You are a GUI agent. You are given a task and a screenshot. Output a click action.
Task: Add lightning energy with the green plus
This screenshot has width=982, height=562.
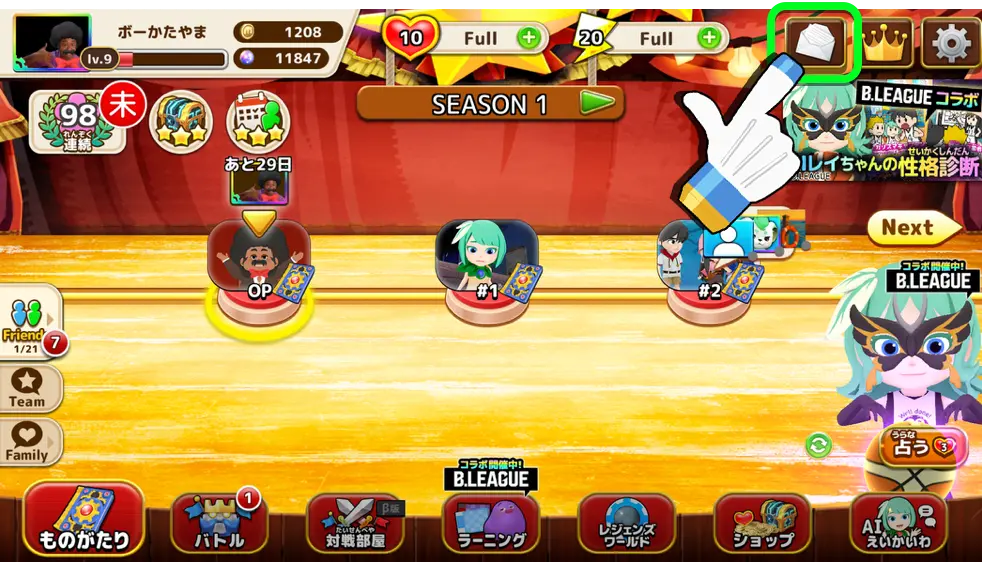pyautogui.click(x=709, y=38)
